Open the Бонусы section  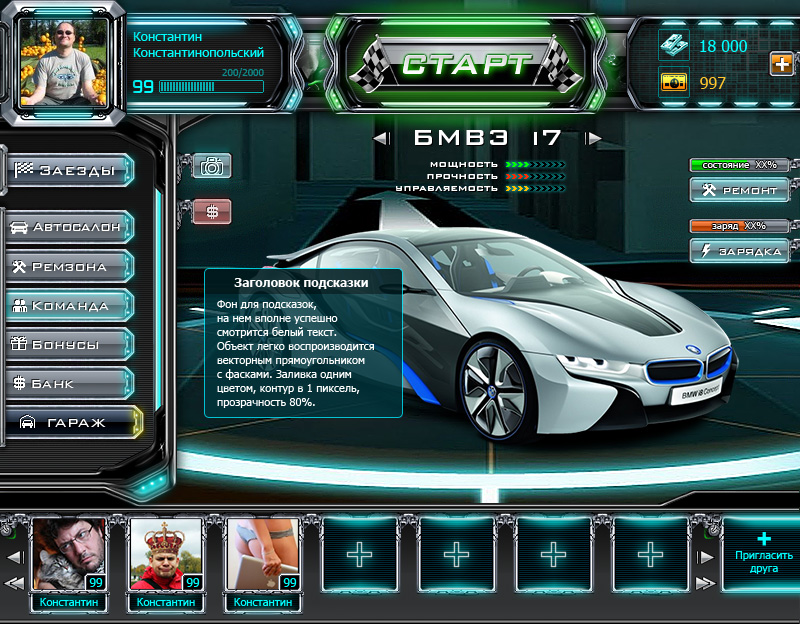[72, 344]
